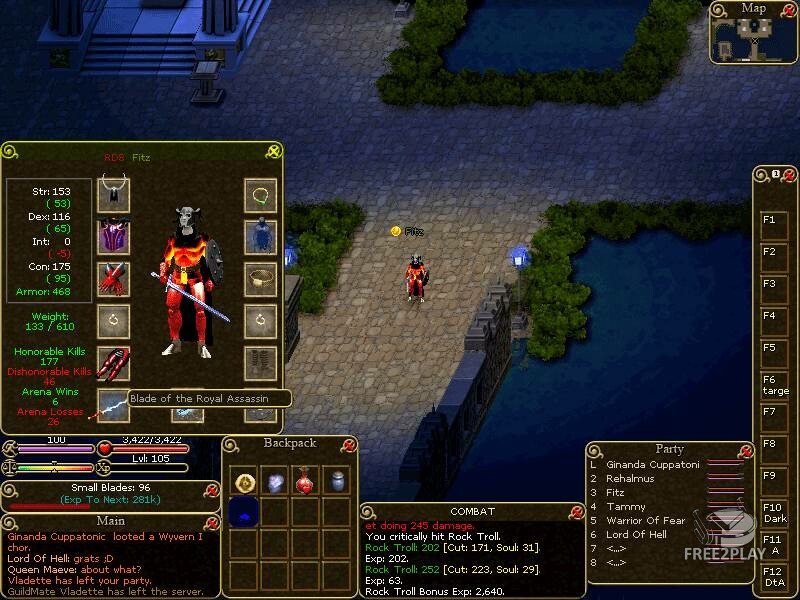This screenshot has width=800, height=600.
Task: Click the horned helmet equipment slot
Action: pyautogui.click(x=113, y=194)
